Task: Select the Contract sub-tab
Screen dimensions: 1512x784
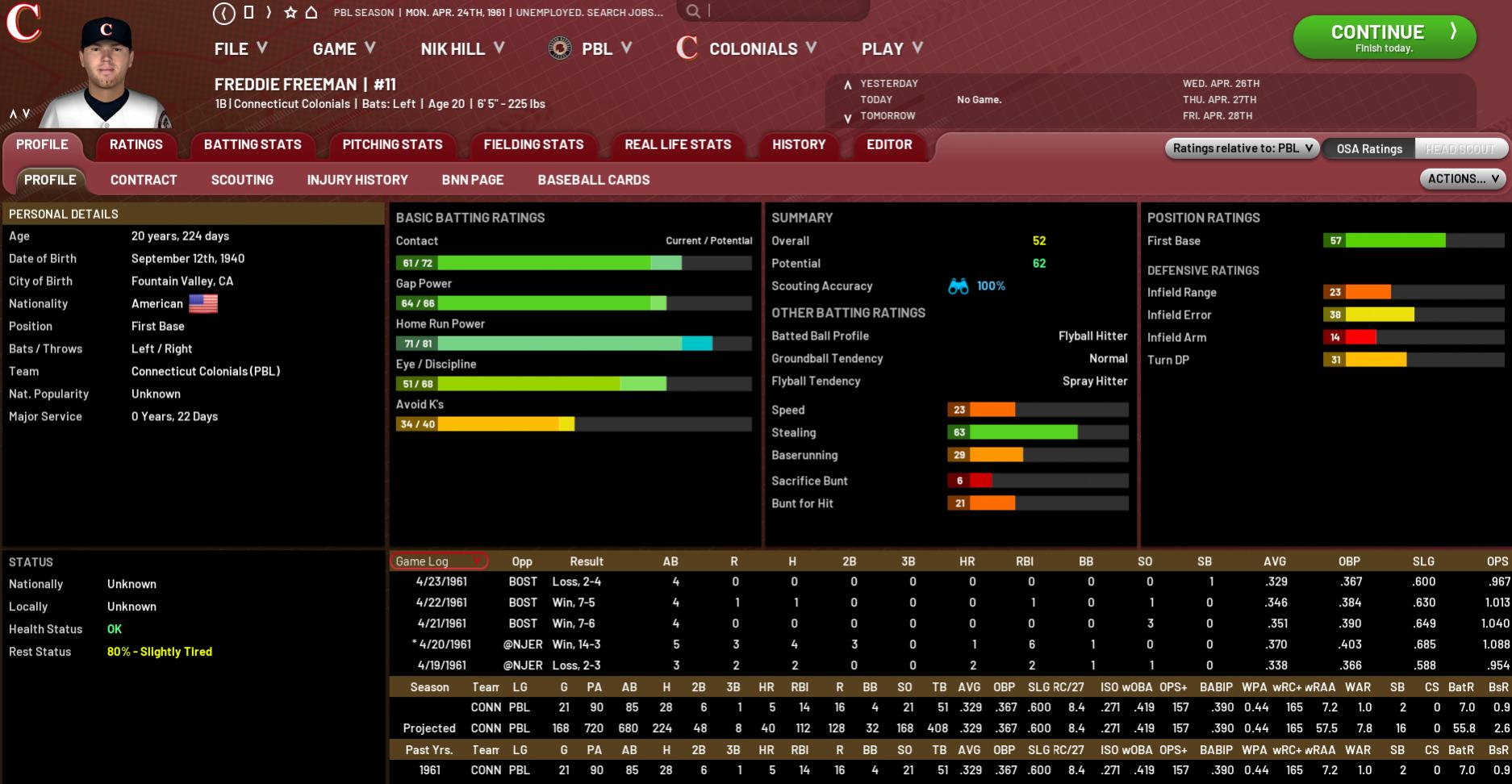Action: pyautogui.click(x=144, y=180)
